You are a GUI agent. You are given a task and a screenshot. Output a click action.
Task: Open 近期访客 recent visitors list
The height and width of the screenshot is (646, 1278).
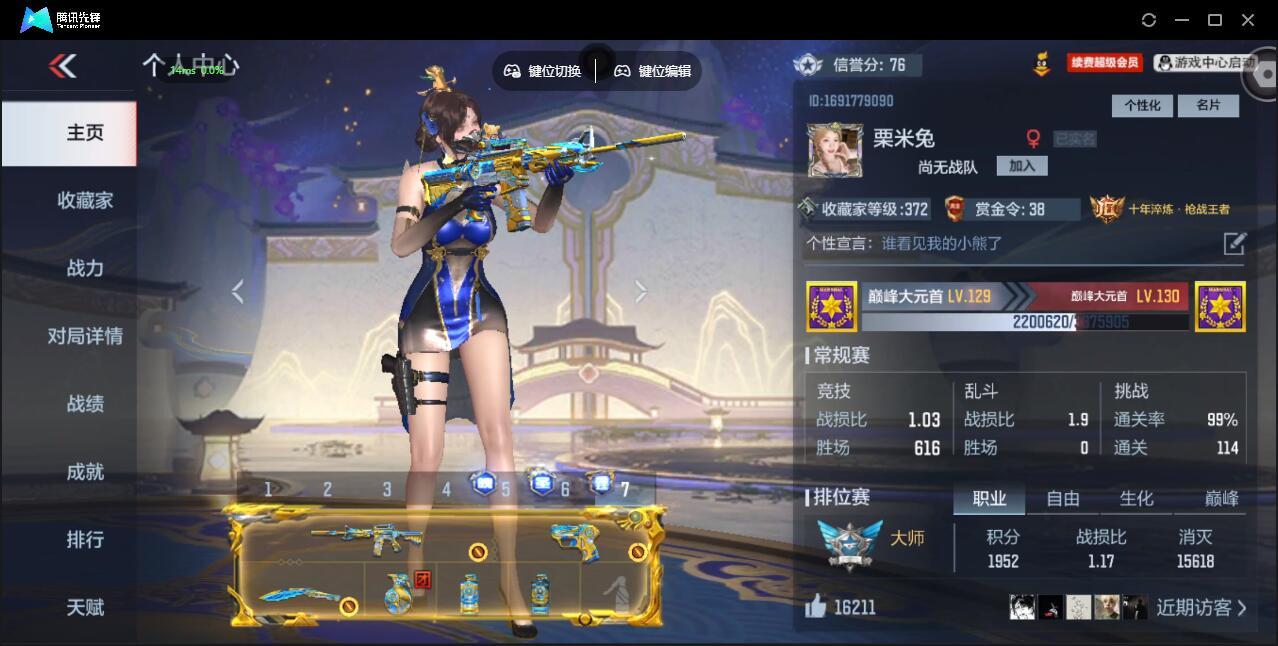(x=1201, y=607)
